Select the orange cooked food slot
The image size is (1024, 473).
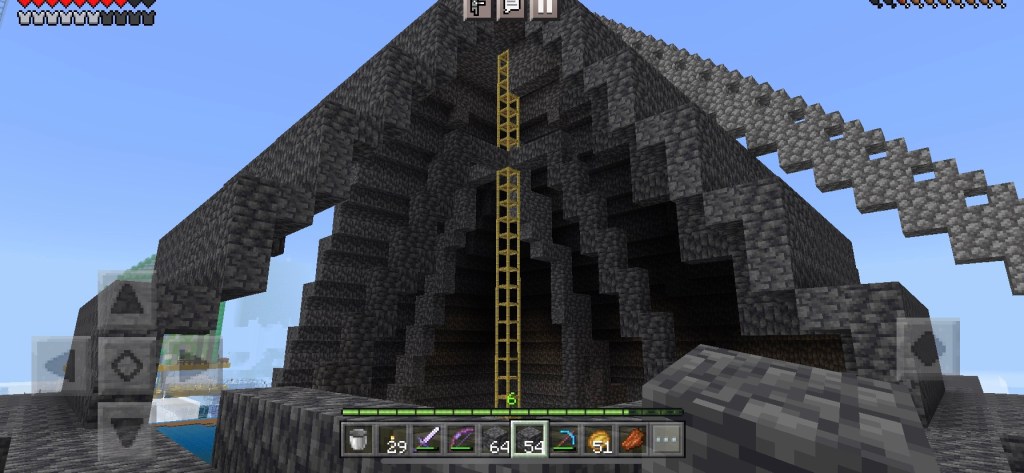tap(631, 438)
